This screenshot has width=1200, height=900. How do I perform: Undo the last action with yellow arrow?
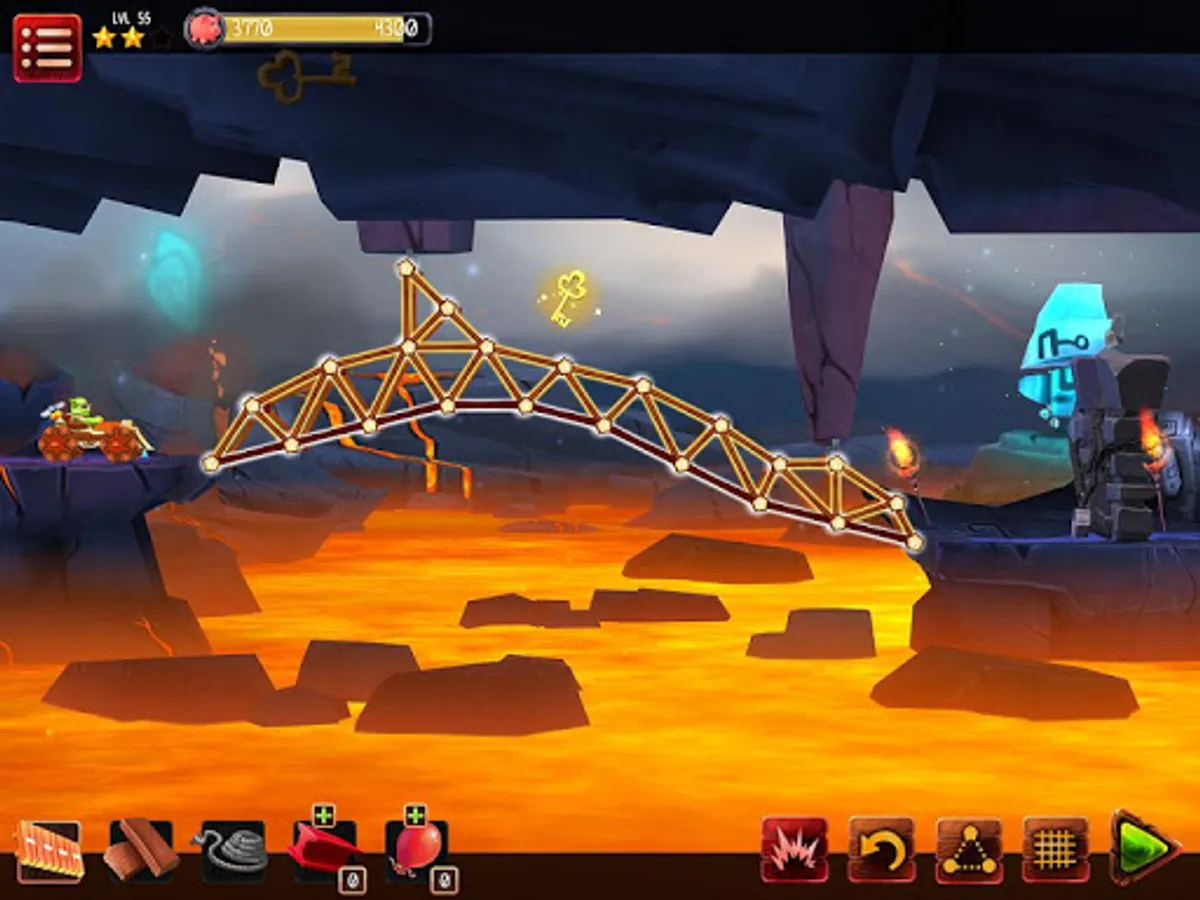pos(882,850)
